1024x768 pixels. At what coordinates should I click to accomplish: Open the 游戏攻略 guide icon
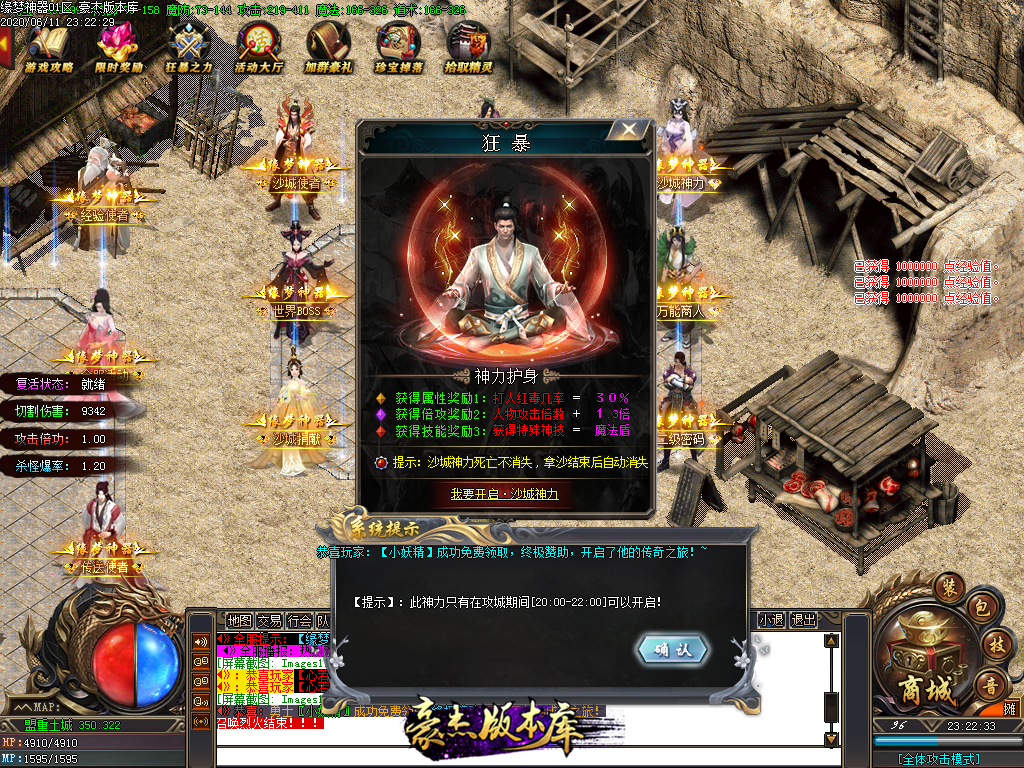pyautogui.click(x=49, y=48)
